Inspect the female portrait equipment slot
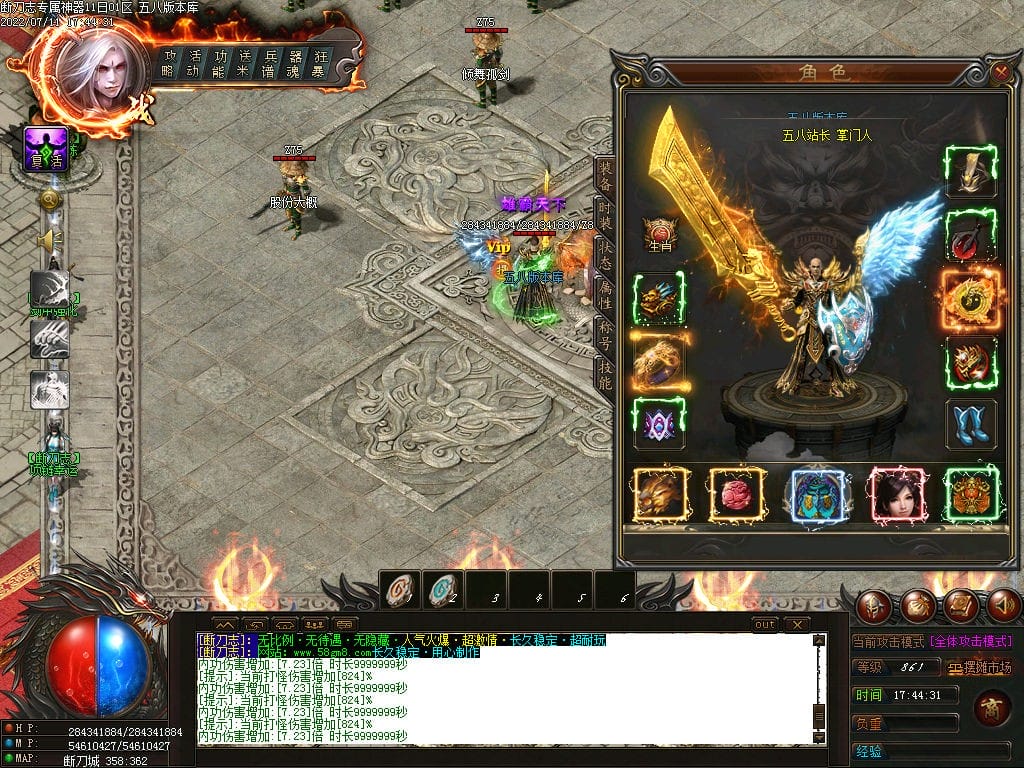This screenshot has width=1024, height=768. click(x=896, y=494)
